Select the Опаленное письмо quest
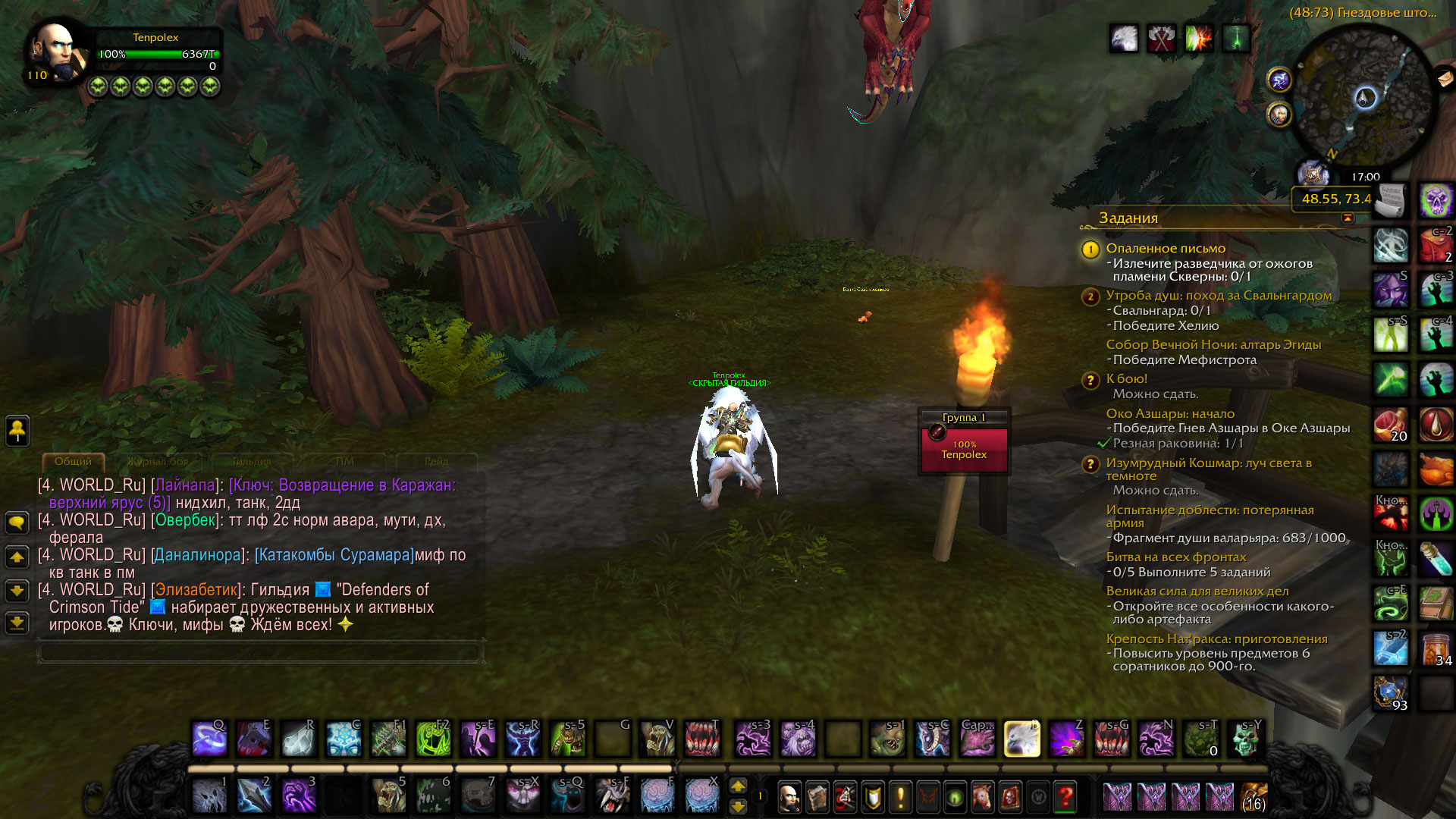Screen dimensions: 1456x819 1166,249
